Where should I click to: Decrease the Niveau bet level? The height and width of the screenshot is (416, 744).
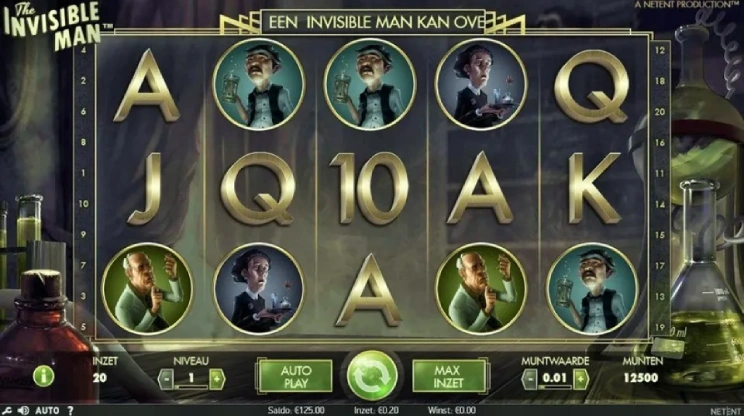pyautogui.click(x=166, y=378)
